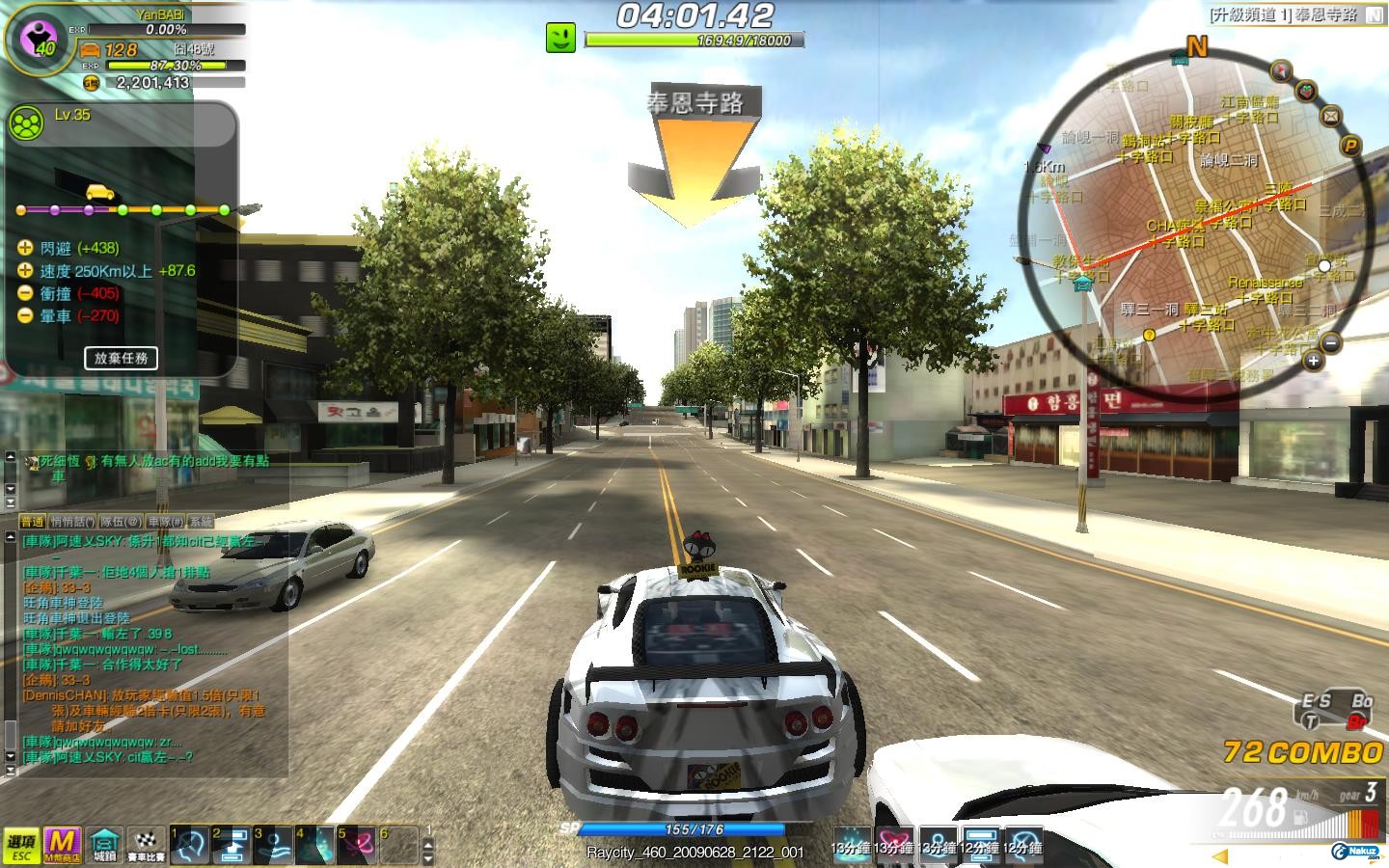The width and height of the screenshot is (1389, 868).
Task: Click the green smiley face icon
Action: [561, 37]
